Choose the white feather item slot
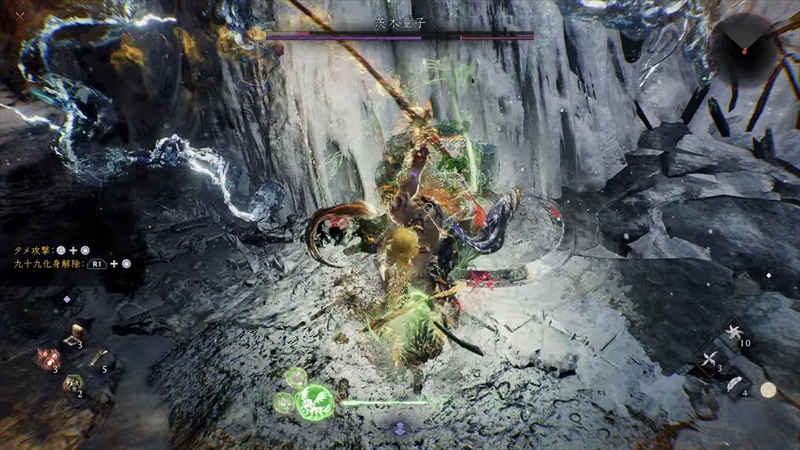 pyautogui.click(x=733, y=384)
